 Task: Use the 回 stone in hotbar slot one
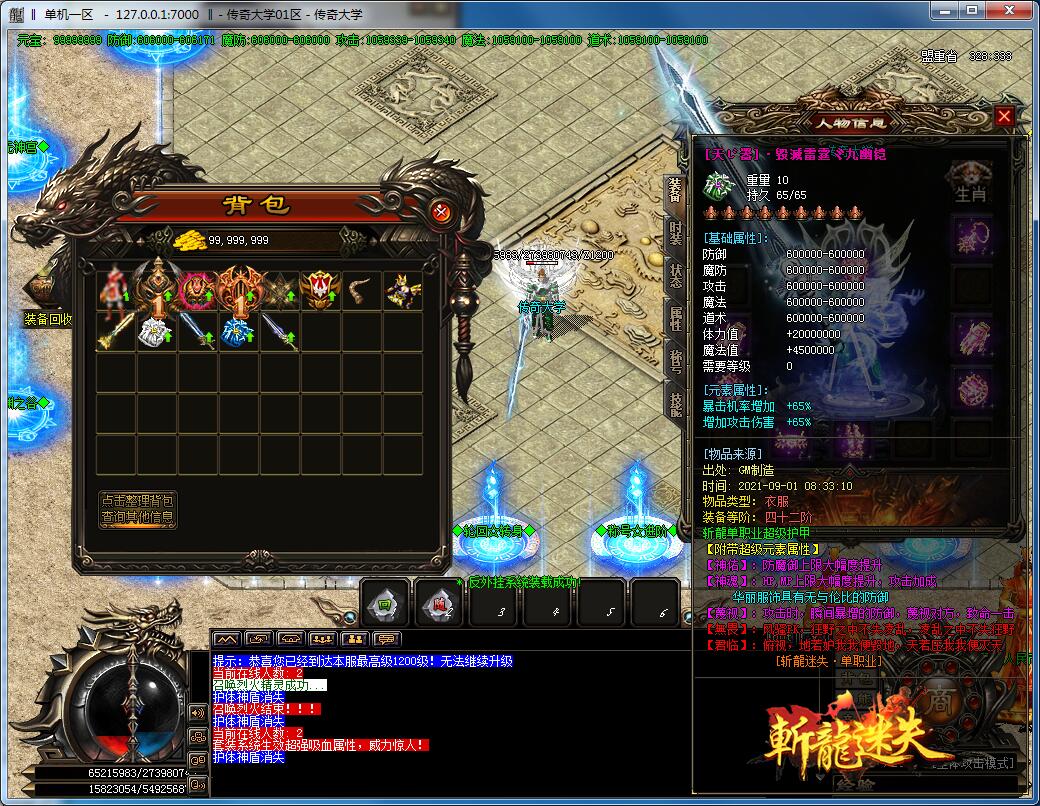pyautogui.click(x=384, y=602)
